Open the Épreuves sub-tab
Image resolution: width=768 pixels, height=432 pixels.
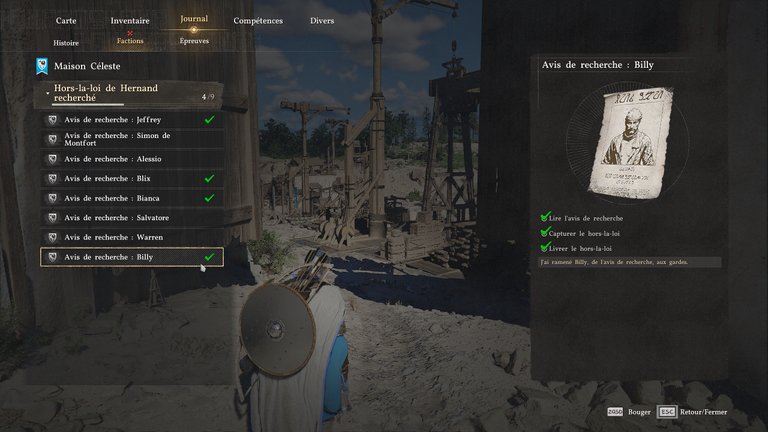194,42
